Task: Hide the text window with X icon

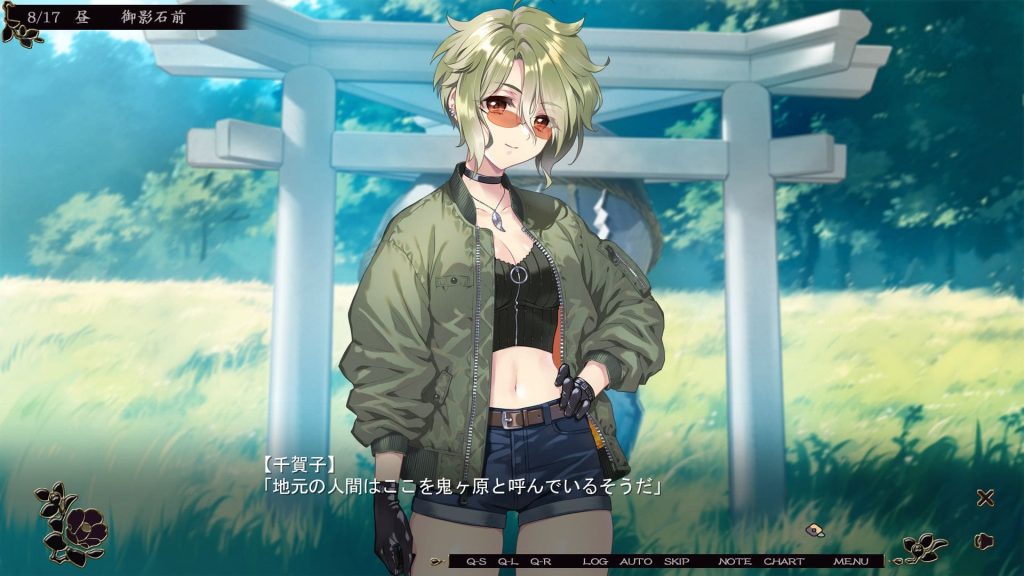Action: click(985, 498)
